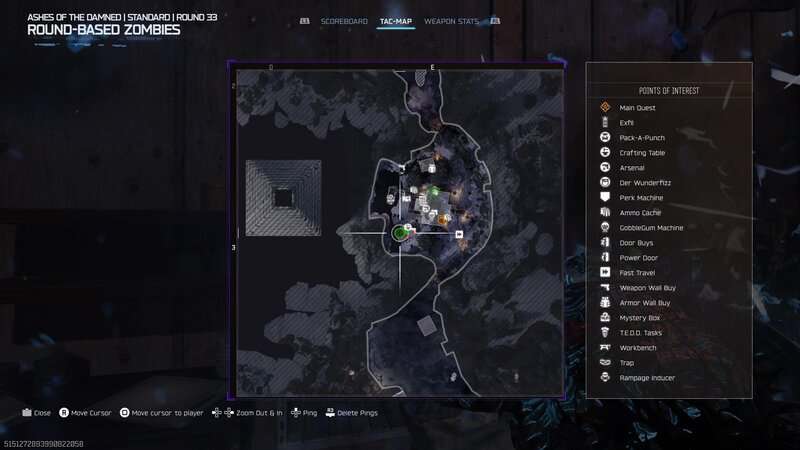This screenshot has height=450, width=800.
Task: Click the Ammo Cache legend entry
Action: click(x=640, y=212)
